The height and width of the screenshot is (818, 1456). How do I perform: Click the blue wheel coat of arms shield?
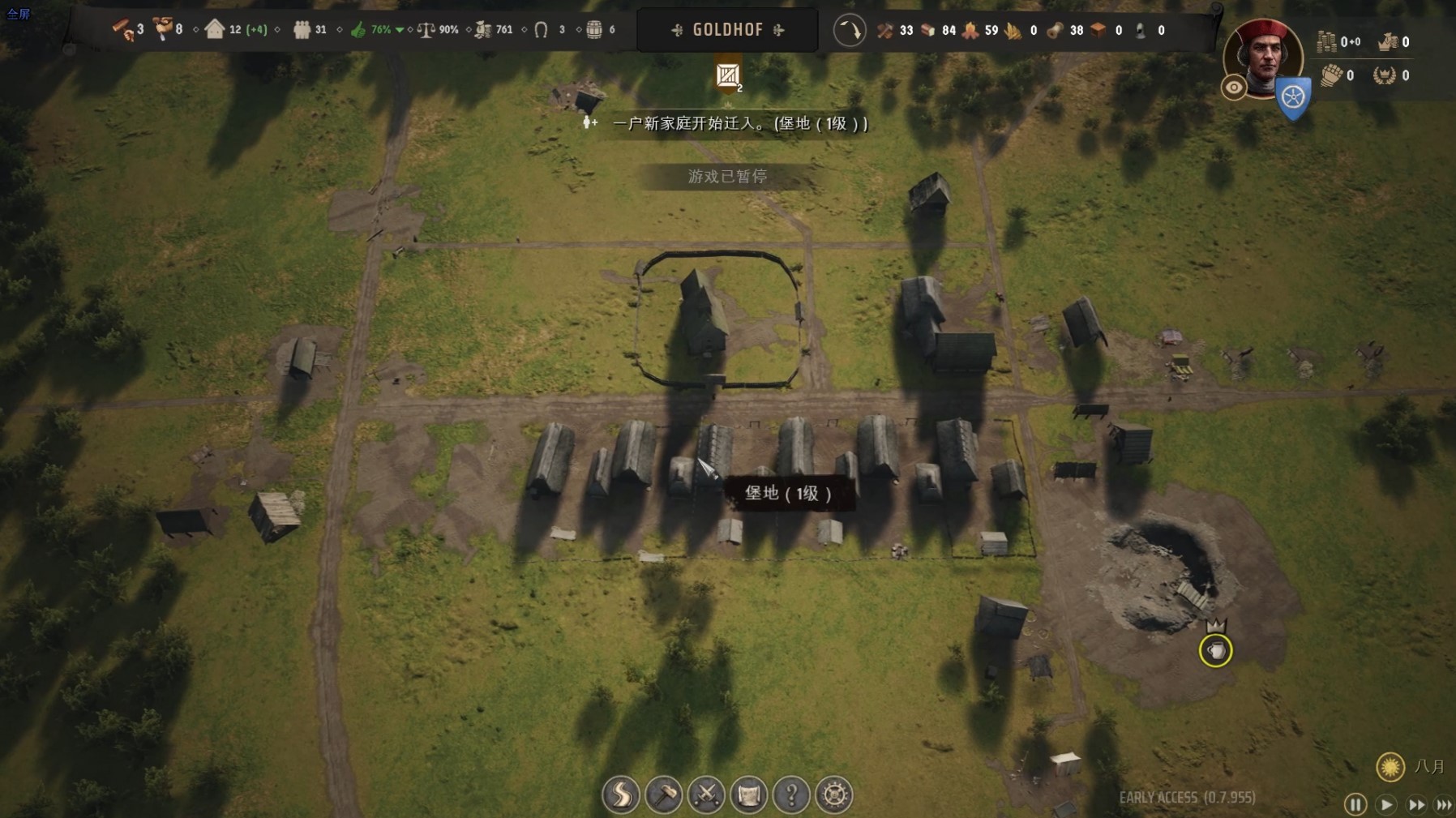point(1293,98)
